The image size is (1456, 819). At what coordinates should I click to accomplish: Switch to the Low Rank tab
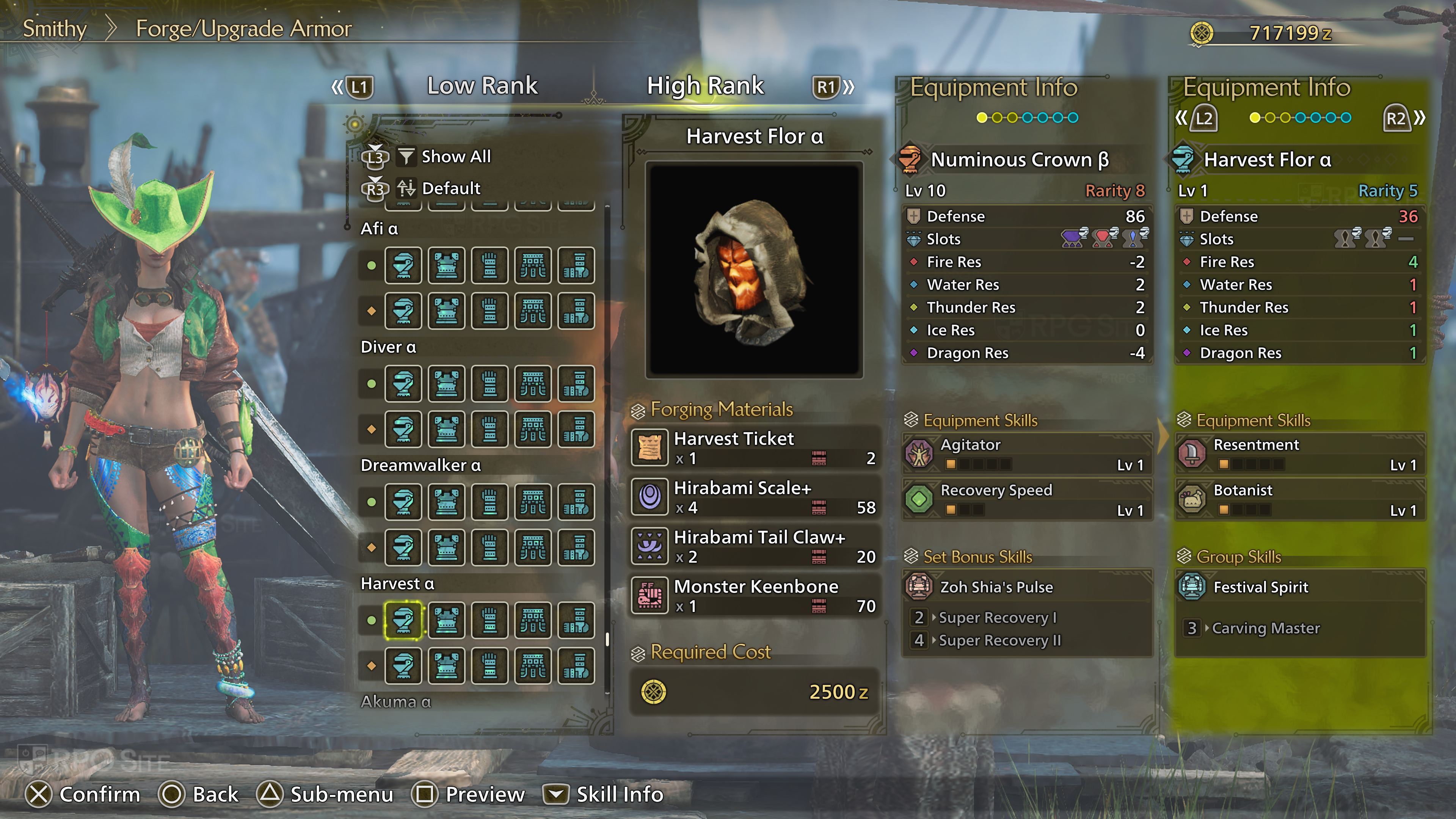click(482, 86)
